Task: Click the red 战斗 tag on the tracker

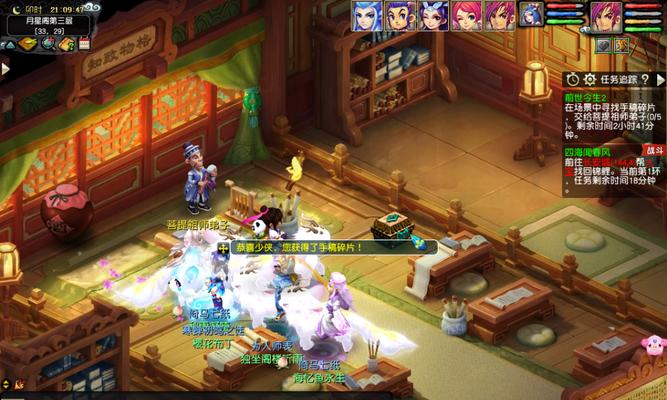Action: [x=654, y=150]
